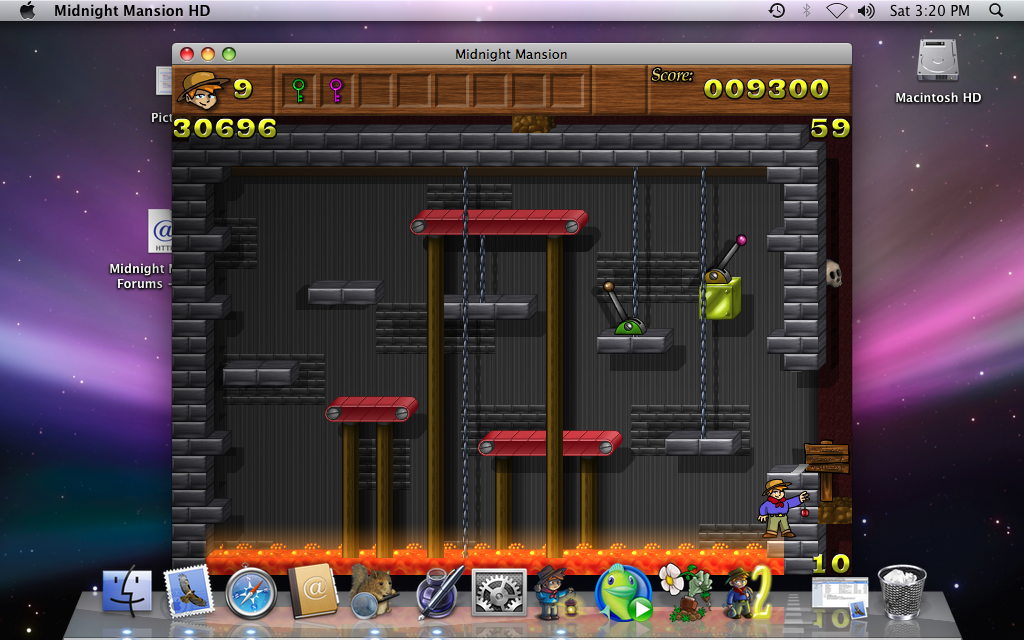Select the green key inventory slot
The height and width of the screenshot is (640, 1024).
point(298,91)
